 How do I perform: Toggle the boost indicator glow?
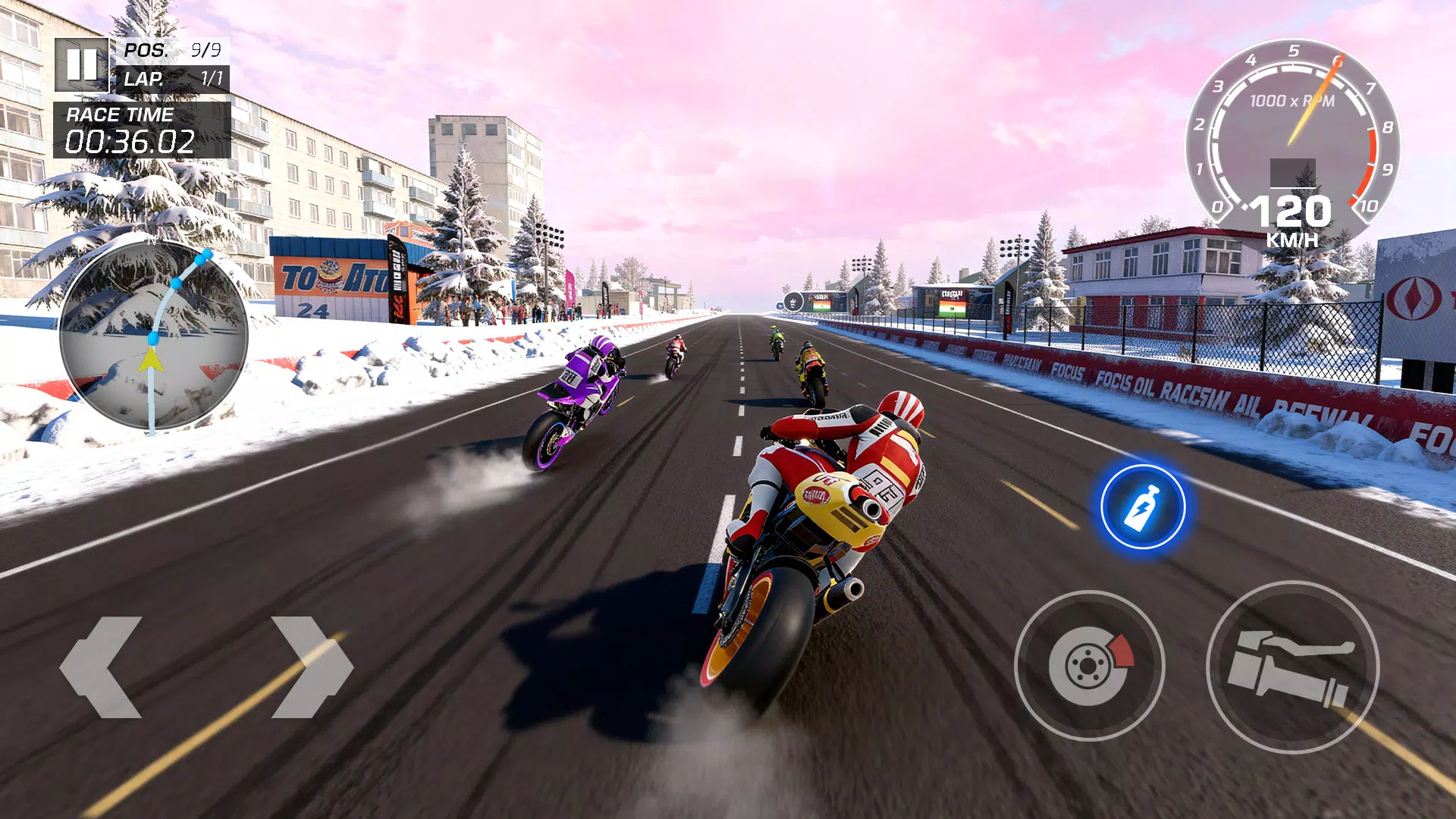point(1142,507)
